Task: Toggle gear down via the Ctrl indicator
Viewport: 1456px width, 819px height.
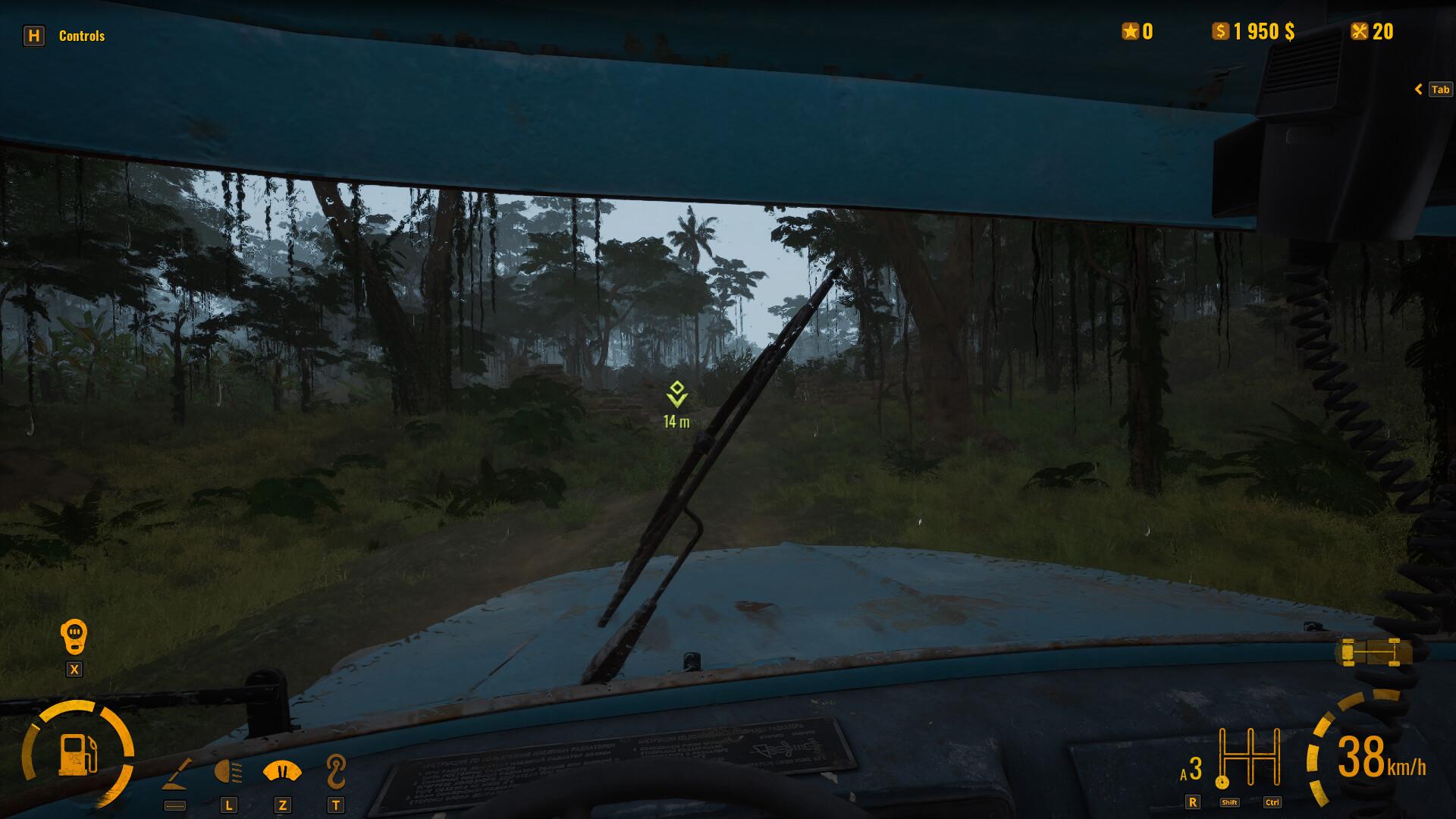Action: point(1272,801)
